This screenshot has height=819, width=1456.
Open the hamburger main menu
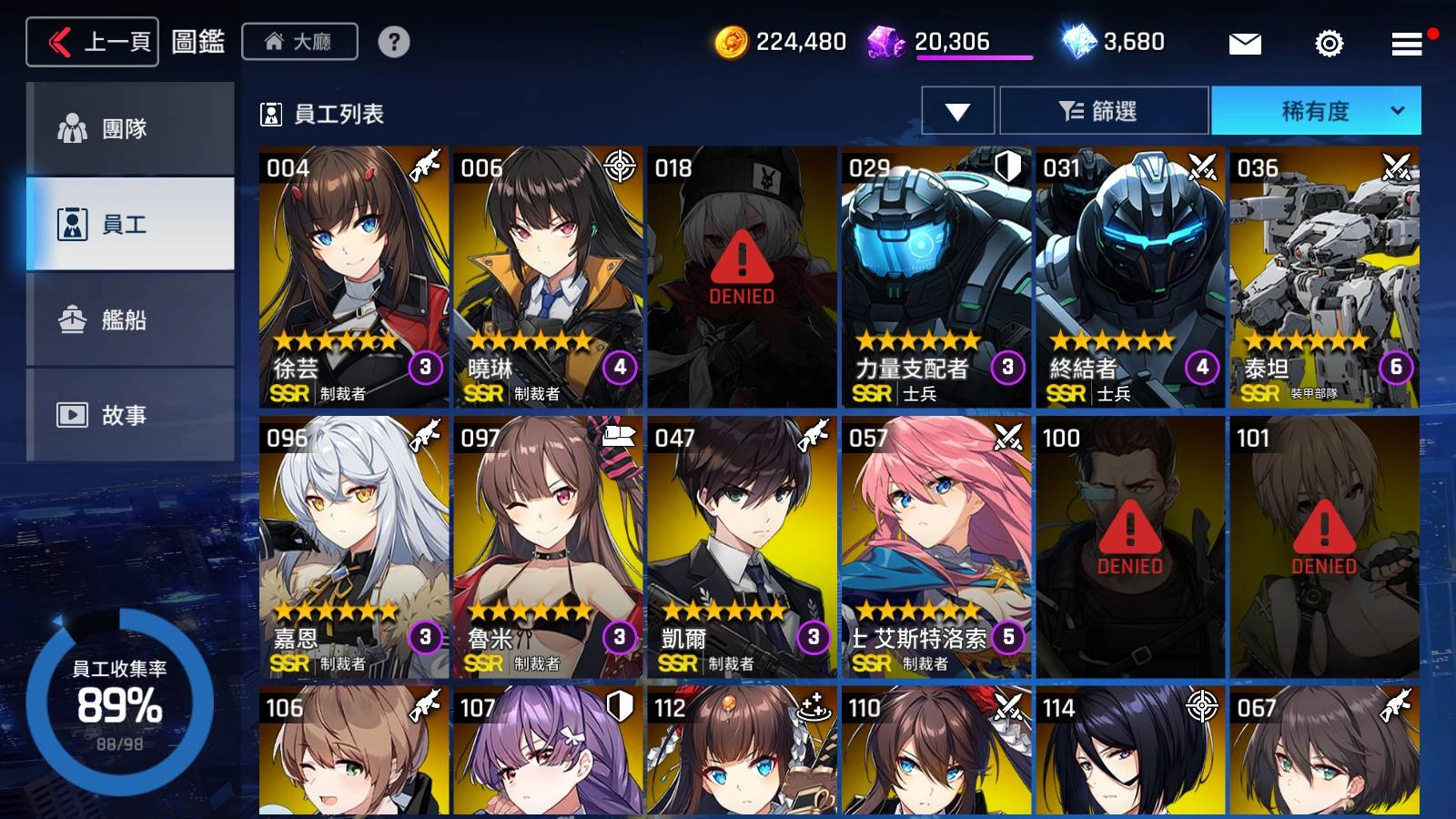tap(1406, 43)
